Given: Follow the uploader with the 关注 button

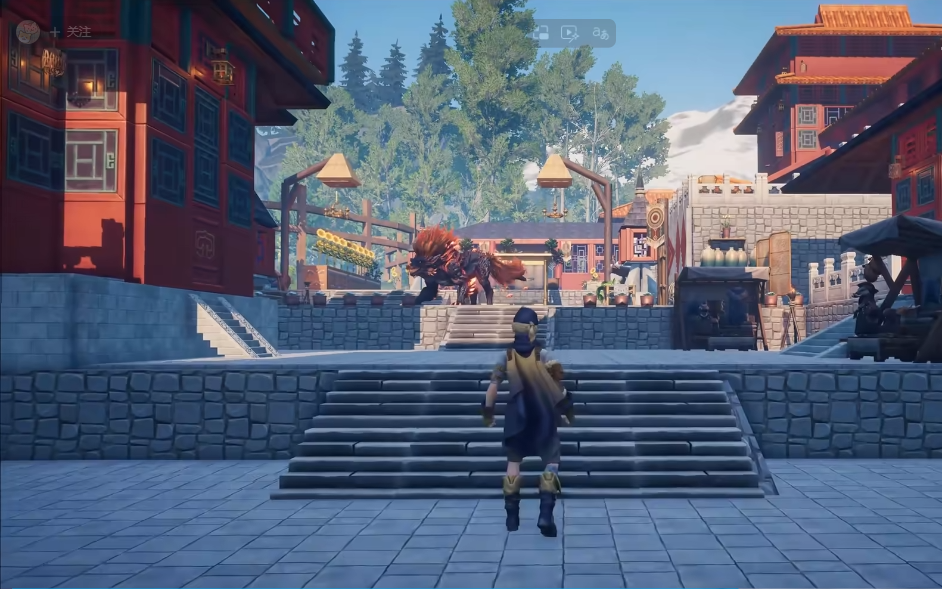Looking at the screenshot, I should pyautogui.click(x=71, y=32).
